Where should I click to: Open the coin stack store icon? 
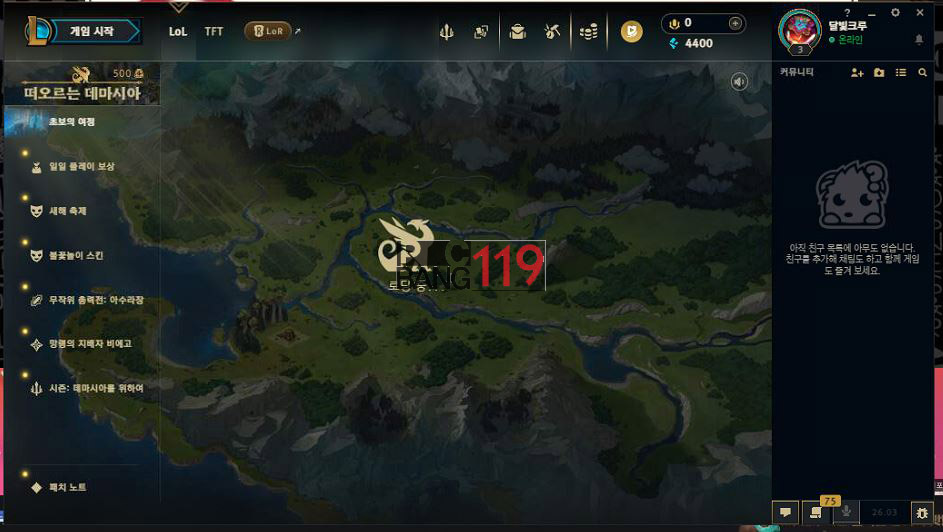coord(588,32)
